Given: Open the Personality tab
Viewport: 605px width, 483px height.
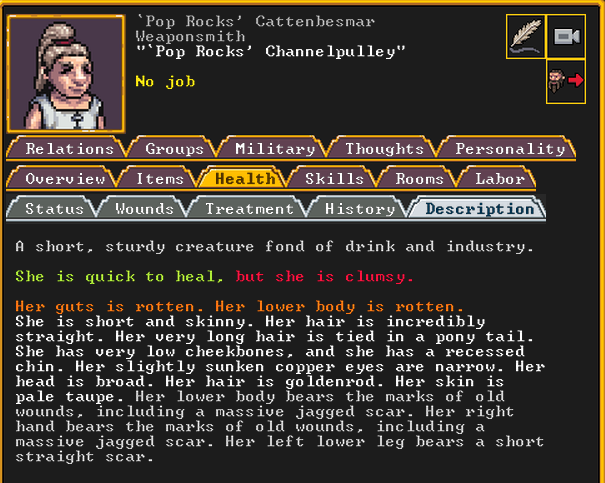Looking at the screenshot, I should [x=509, y=149].
